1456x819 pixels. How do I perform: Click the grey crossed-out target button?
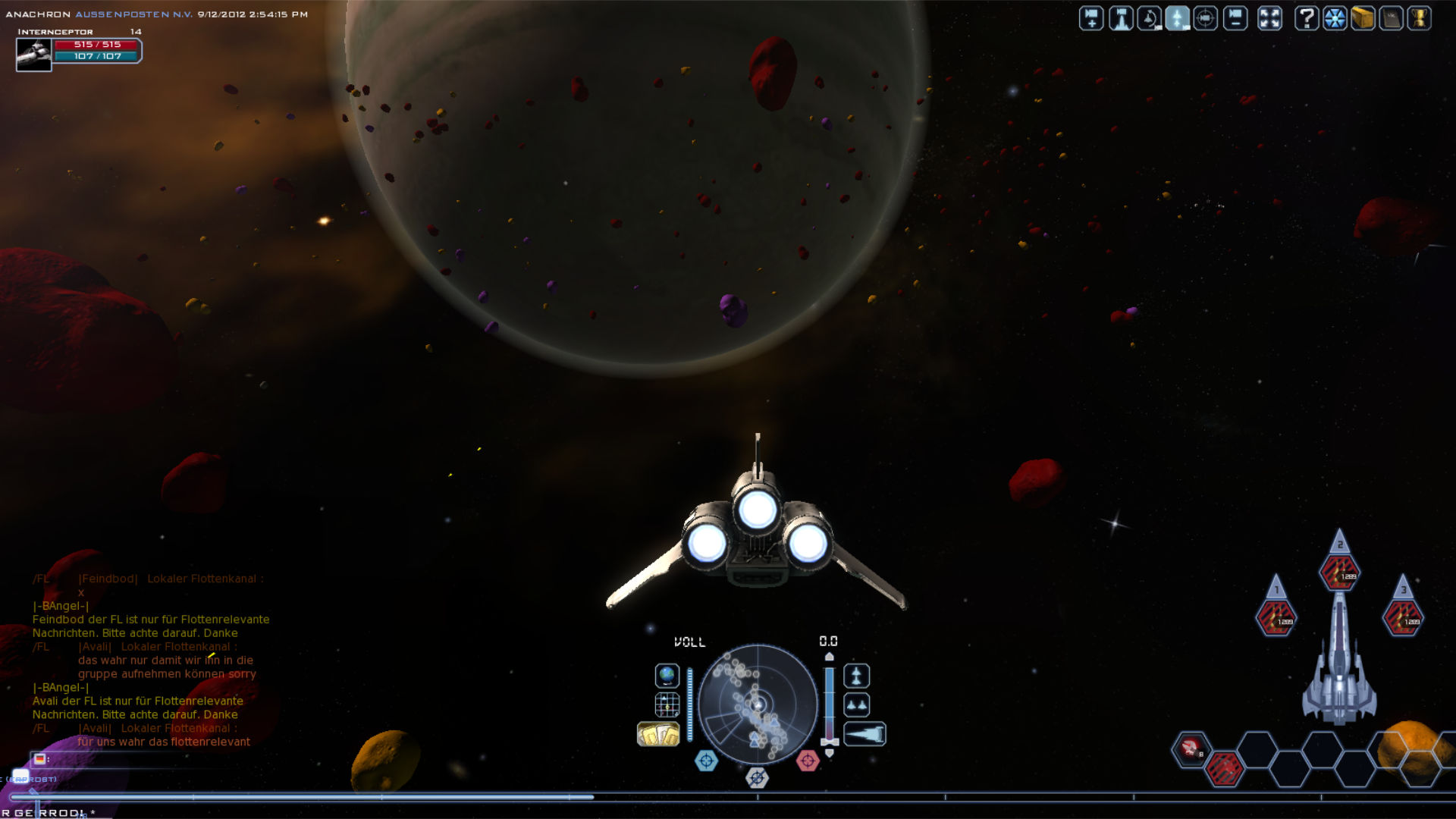(x=757, y=777)
